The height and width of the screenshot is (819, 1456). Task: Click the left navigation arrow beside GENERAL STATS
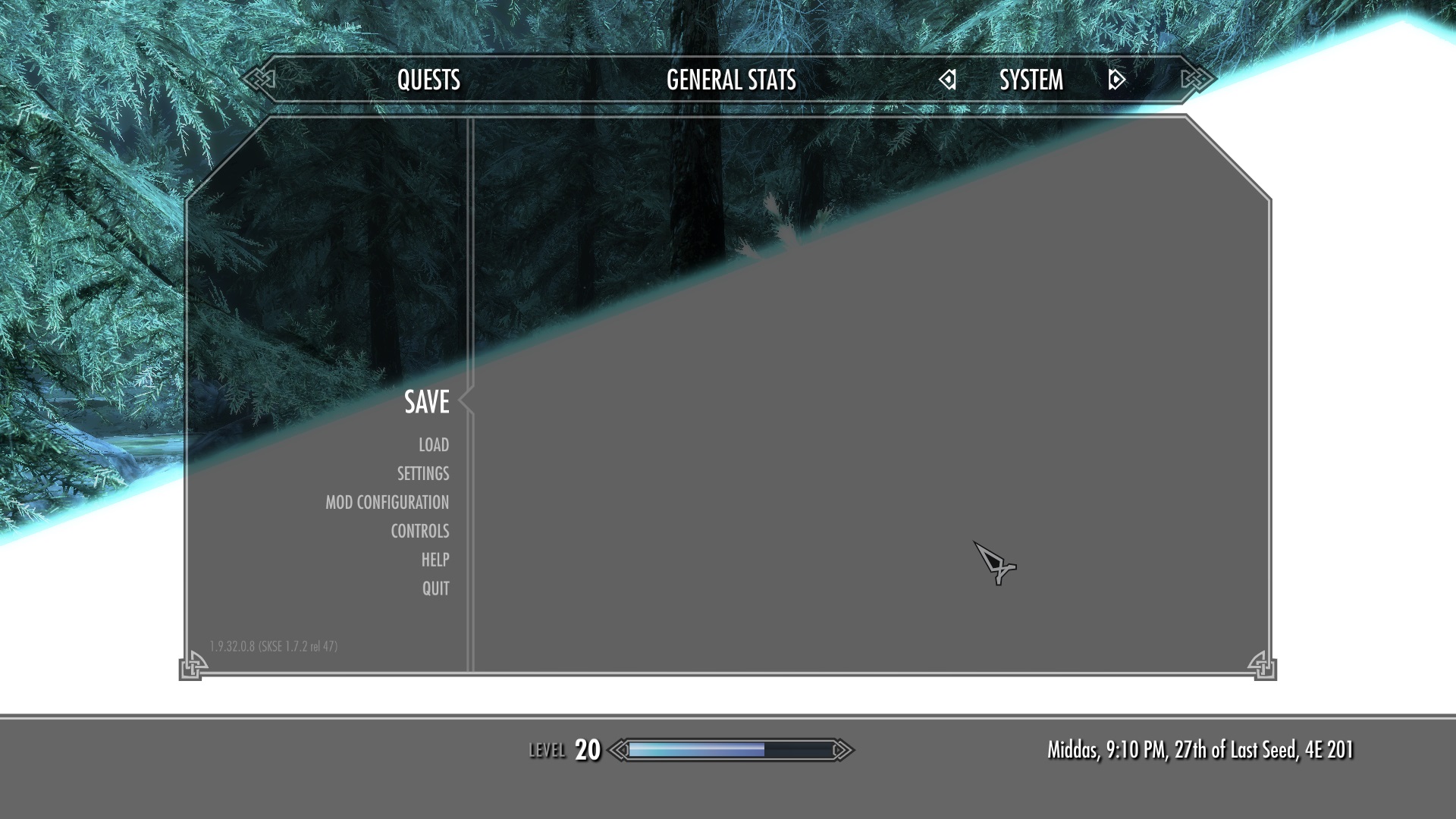point(947,80)
